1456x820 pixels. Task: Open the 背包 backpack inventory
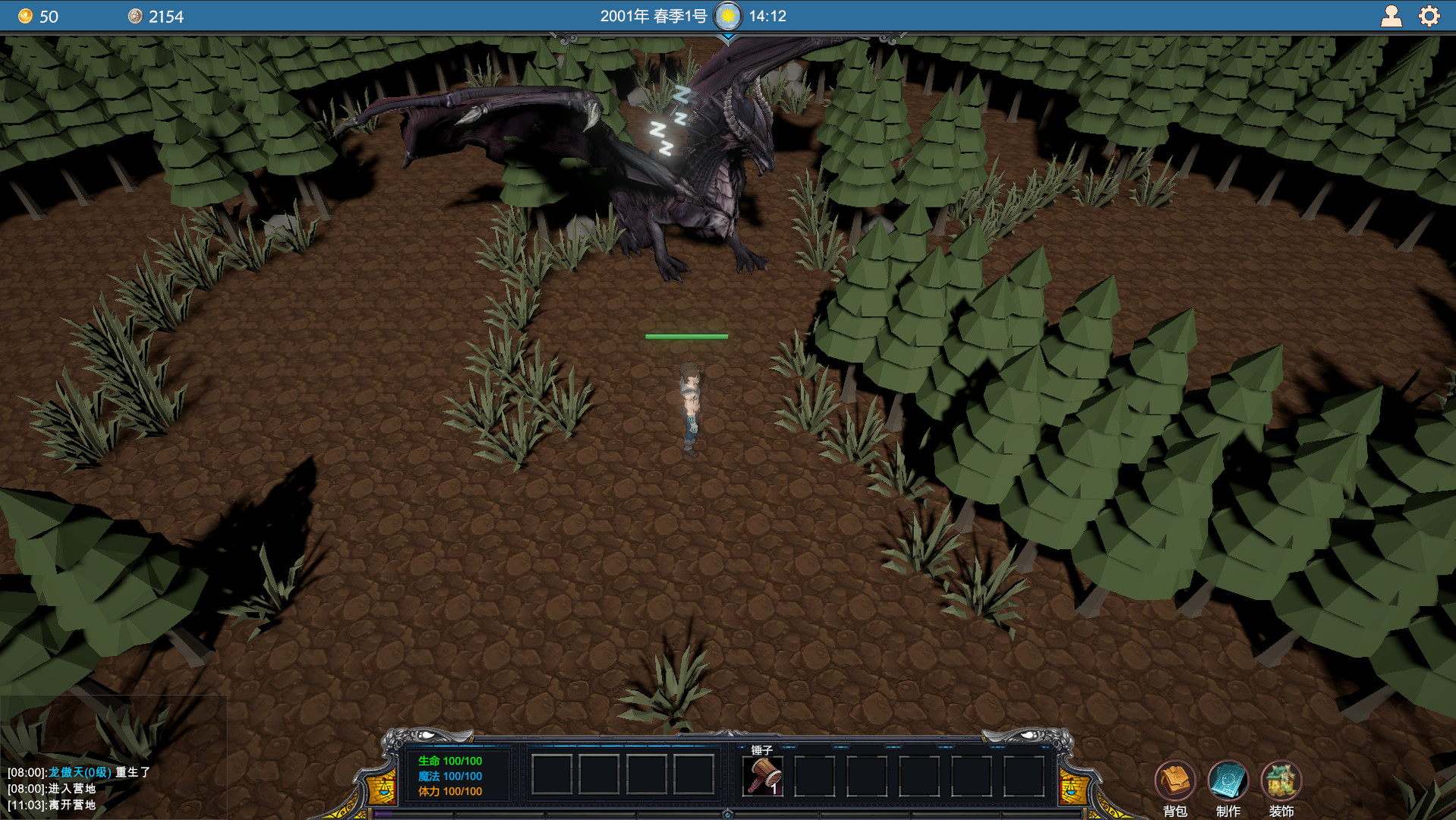[1175, 780]
